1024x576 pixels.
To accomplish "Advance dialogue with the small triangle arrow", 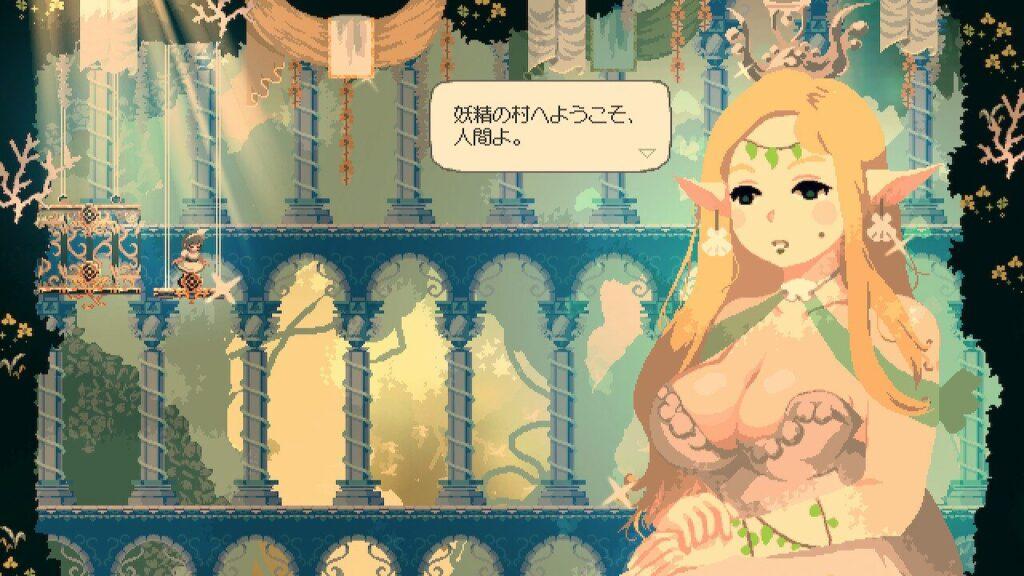I will [x=647, y=153].
